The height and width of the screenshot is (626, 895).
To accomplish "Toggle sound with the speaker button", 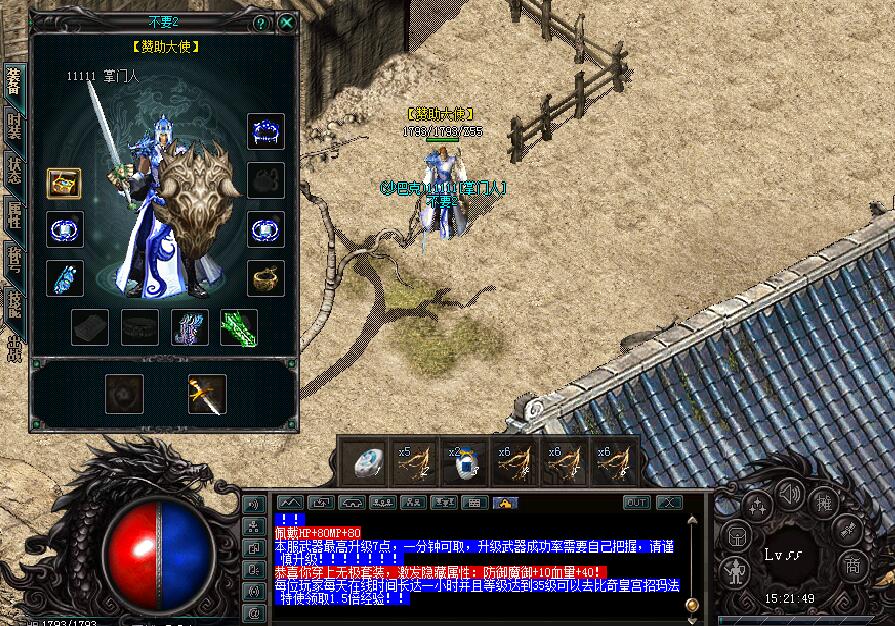I will click(790, 495).
